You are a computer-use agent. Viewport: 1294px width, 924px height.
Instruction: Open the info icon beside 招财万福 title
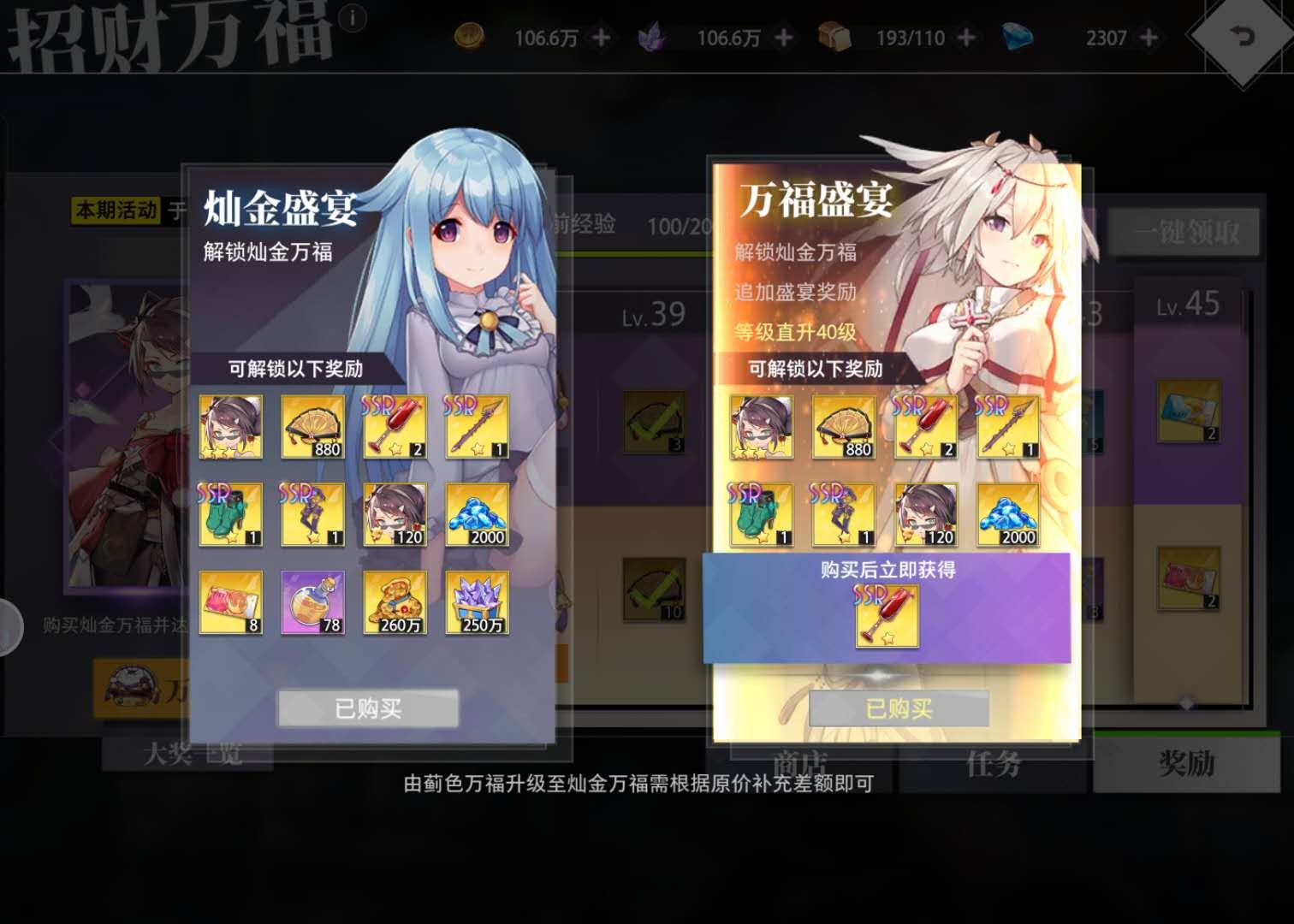coord(353,19)
